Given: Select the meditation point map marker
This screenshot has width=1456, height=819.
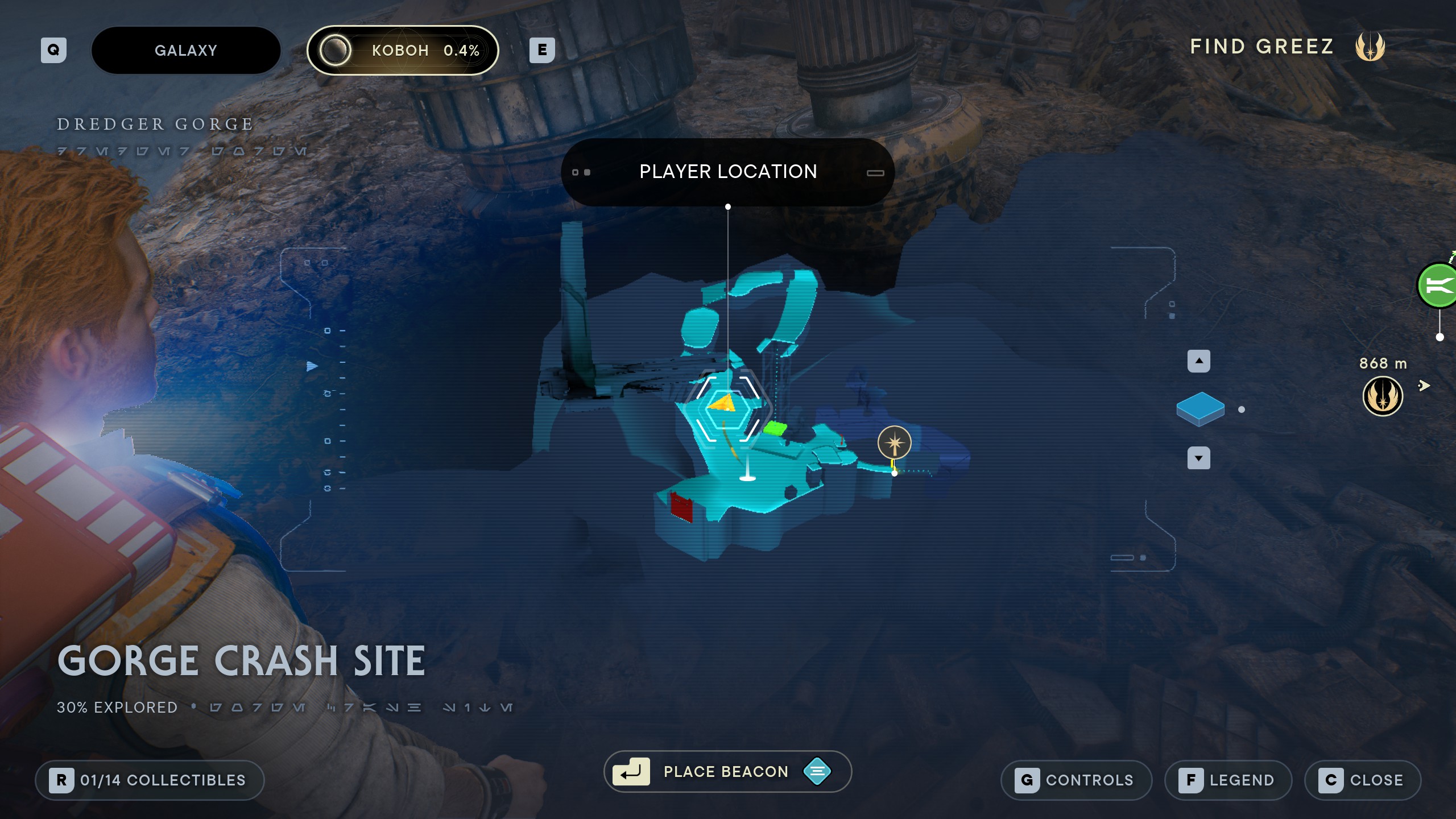Looking at the screenshot, I should pyautogui.click(x=894, y=442).
